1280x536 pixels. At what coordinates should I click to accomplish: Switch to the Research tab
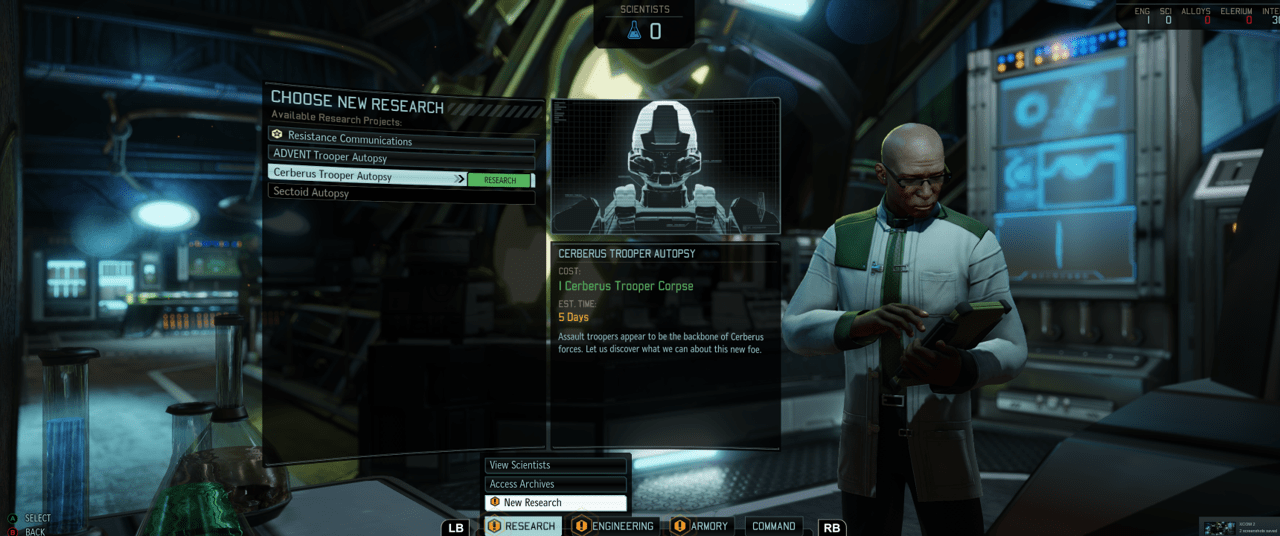(x=522, y=526)
